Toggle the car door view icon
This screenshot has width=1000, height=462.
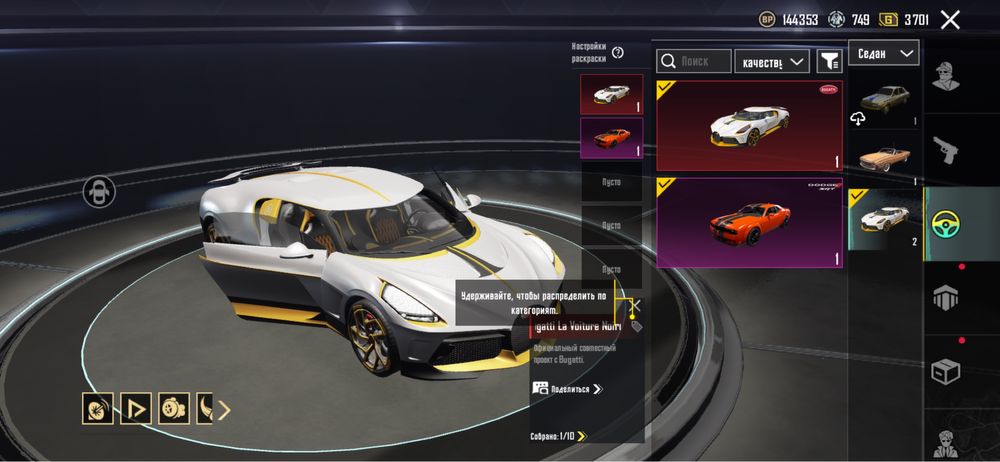pos(97,190)
